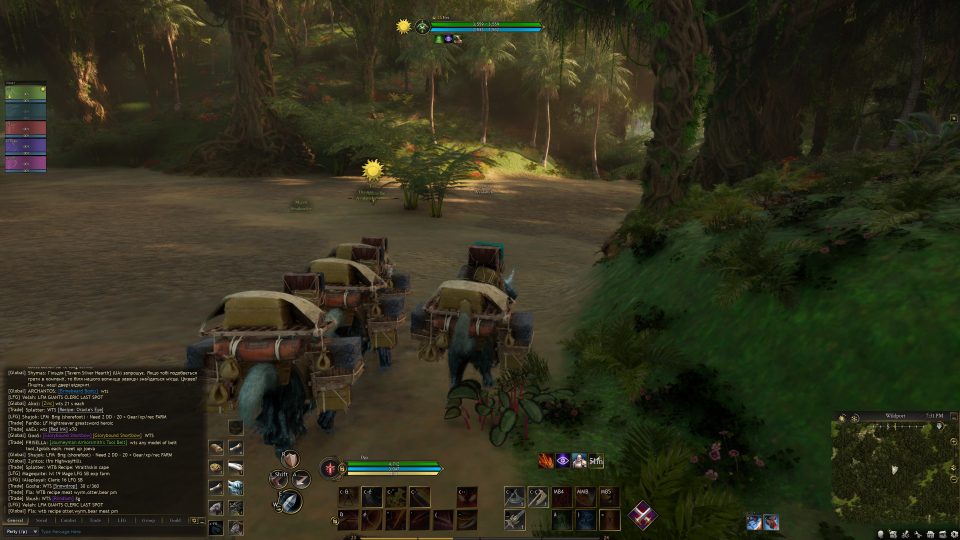Show the Combat chat tab
960x540 pixels.
68,520
